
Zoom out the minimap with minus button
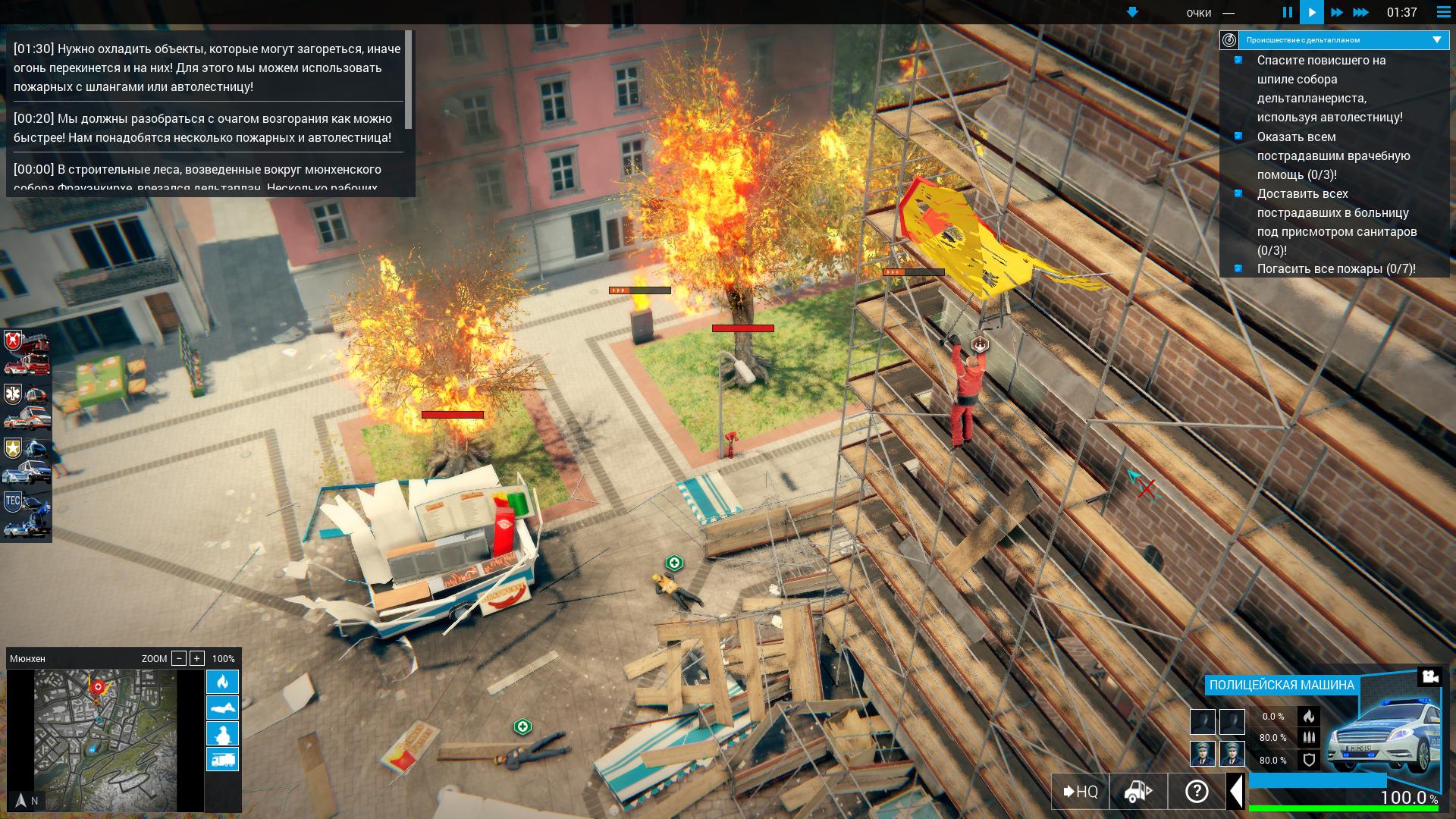[x=179, y=658]
